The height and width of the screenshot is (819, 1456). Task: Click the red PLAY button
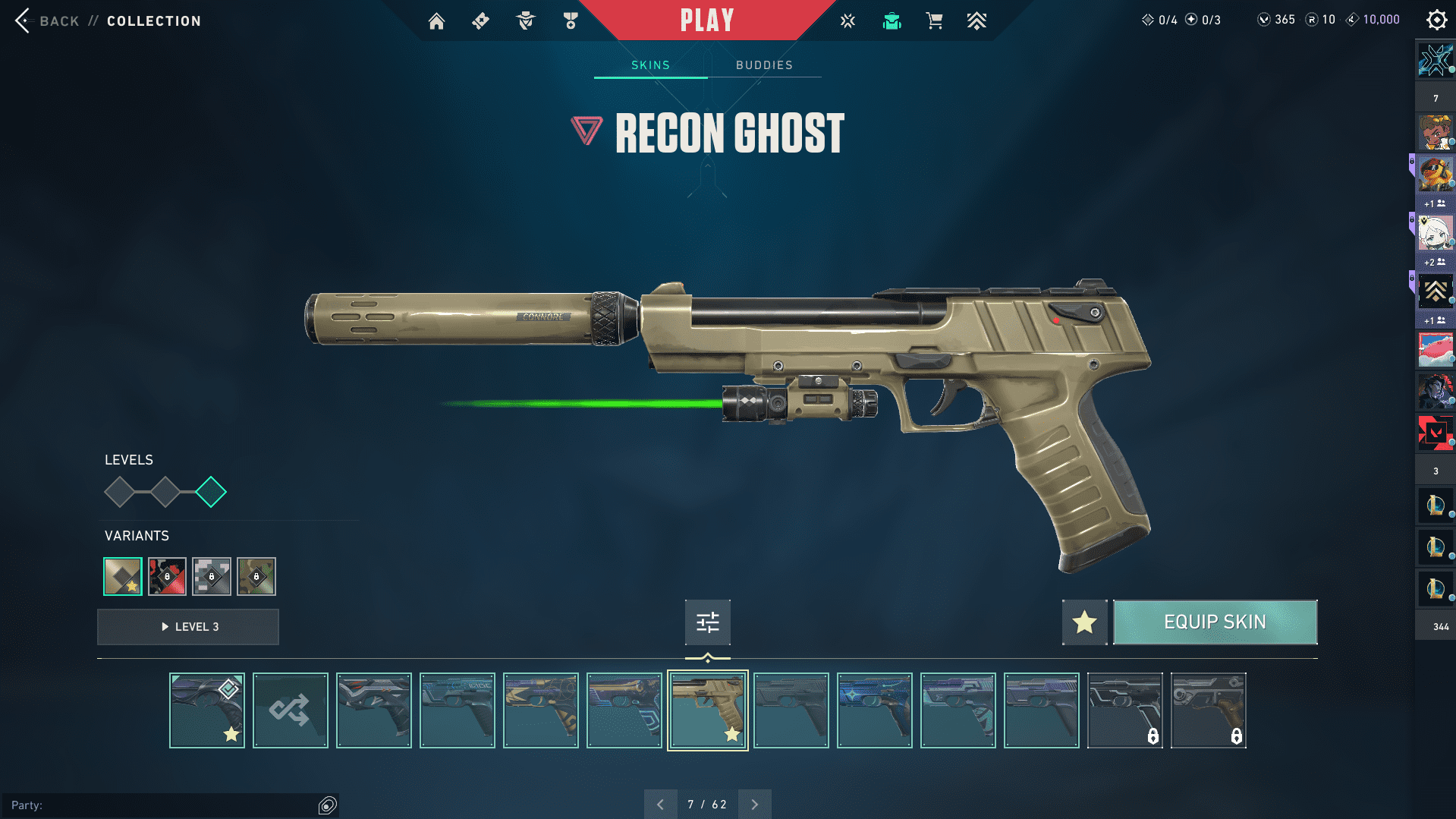(x=706, y=20)
